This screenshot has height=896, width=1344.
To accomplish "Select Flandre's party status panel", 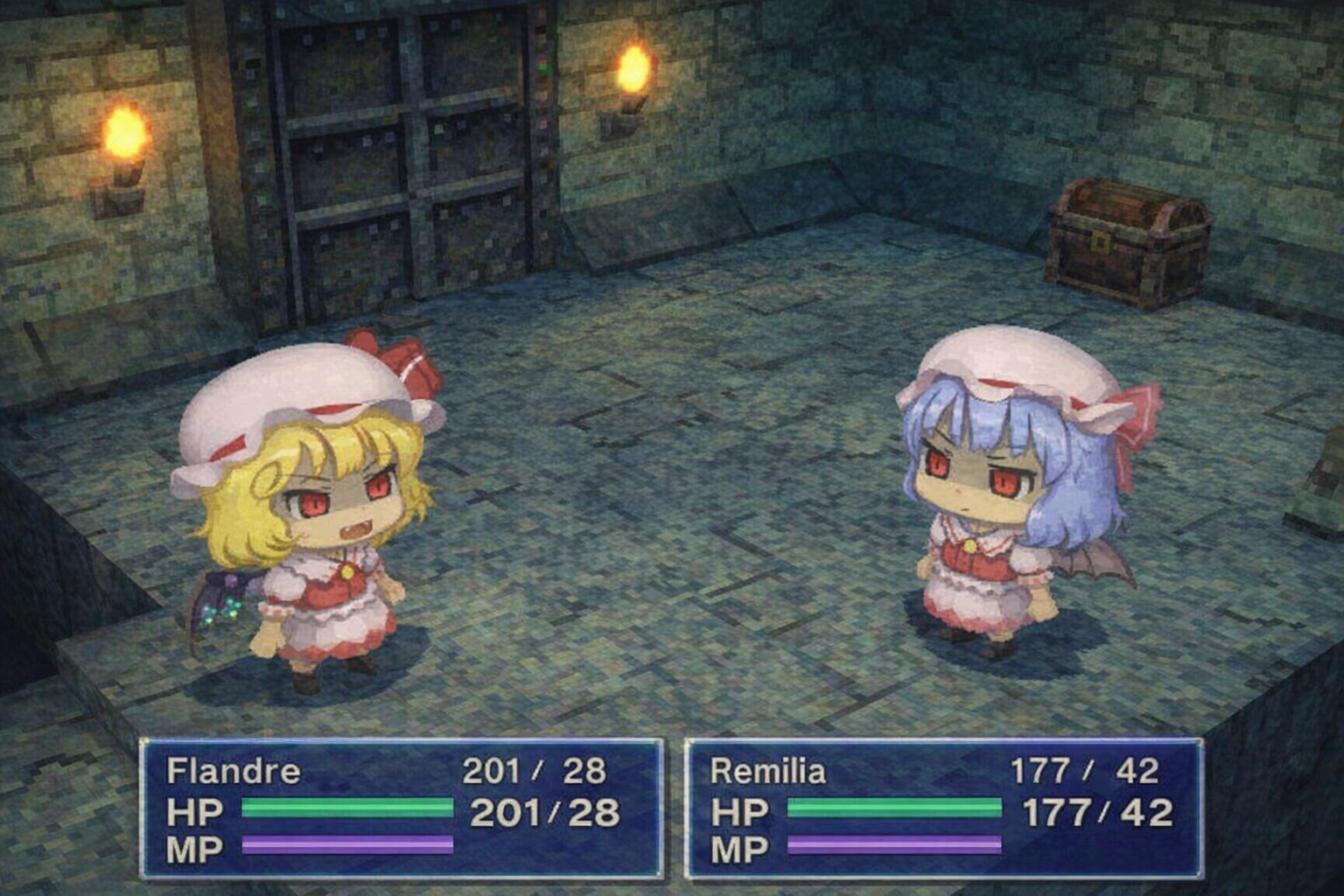I will point(402,808).
